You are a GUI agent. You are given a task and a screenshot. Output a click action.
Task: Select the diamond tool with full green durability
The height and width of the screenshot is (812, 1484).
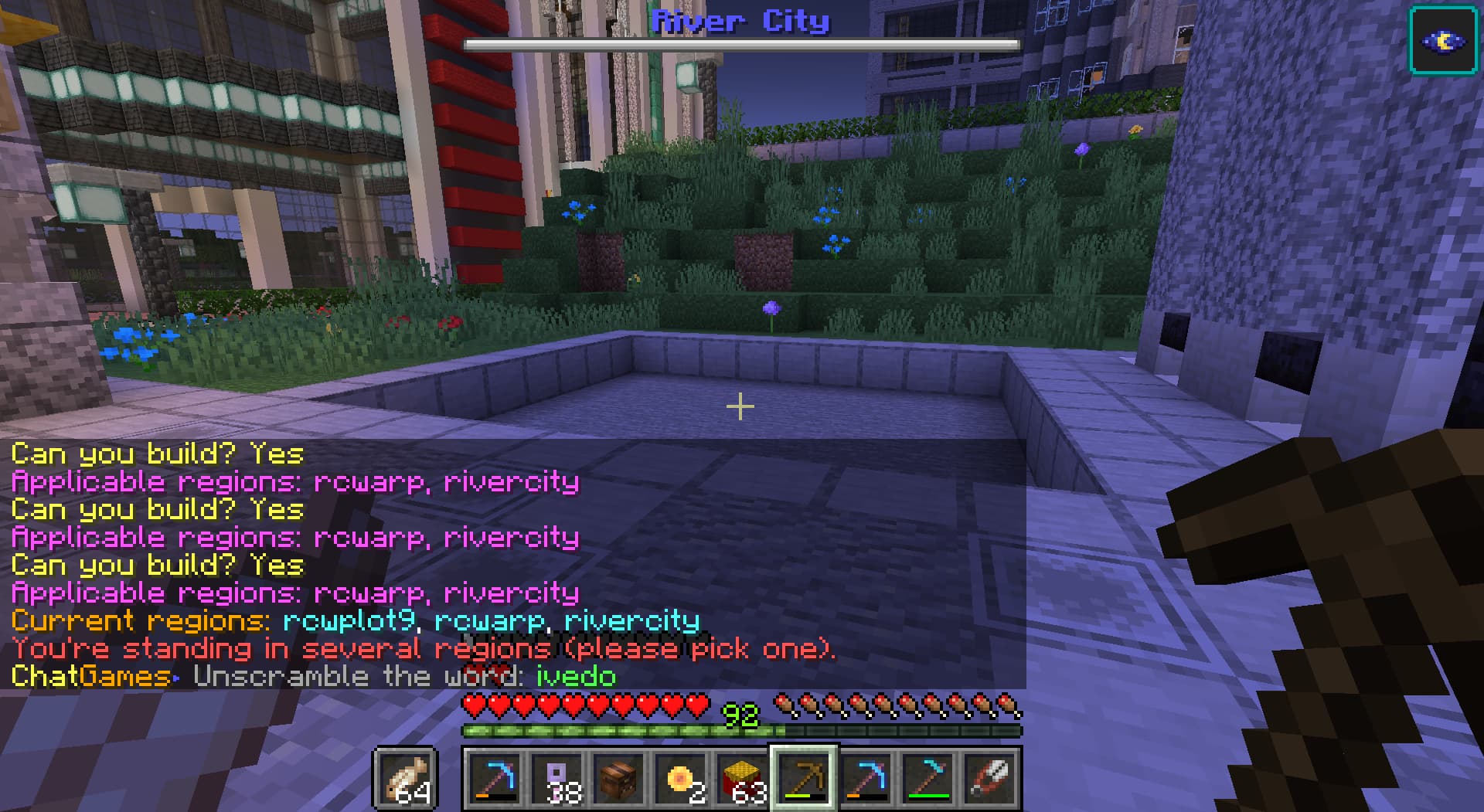[927, 778]
